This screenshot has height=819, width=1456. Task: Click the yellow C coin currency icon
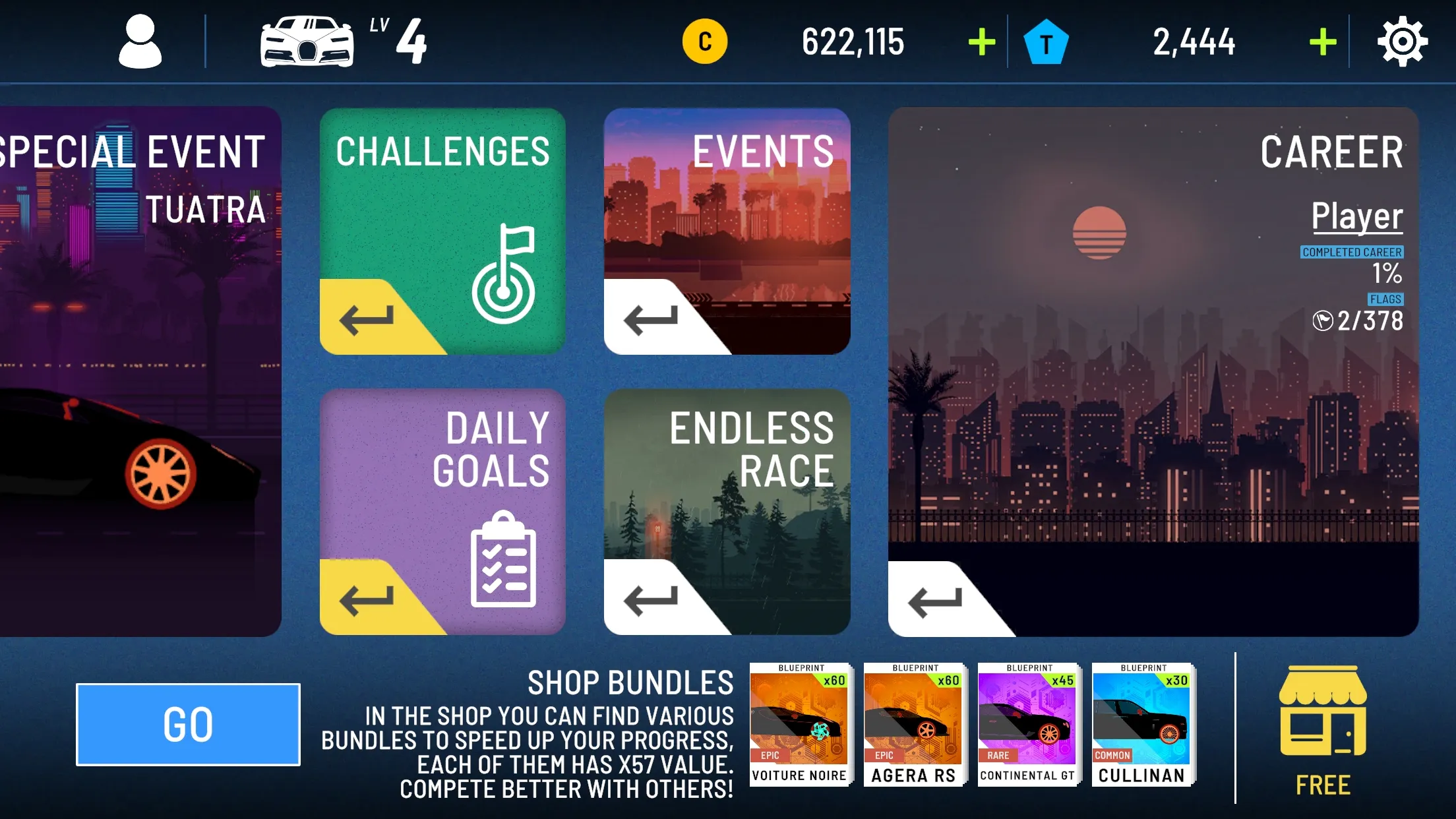704,41
